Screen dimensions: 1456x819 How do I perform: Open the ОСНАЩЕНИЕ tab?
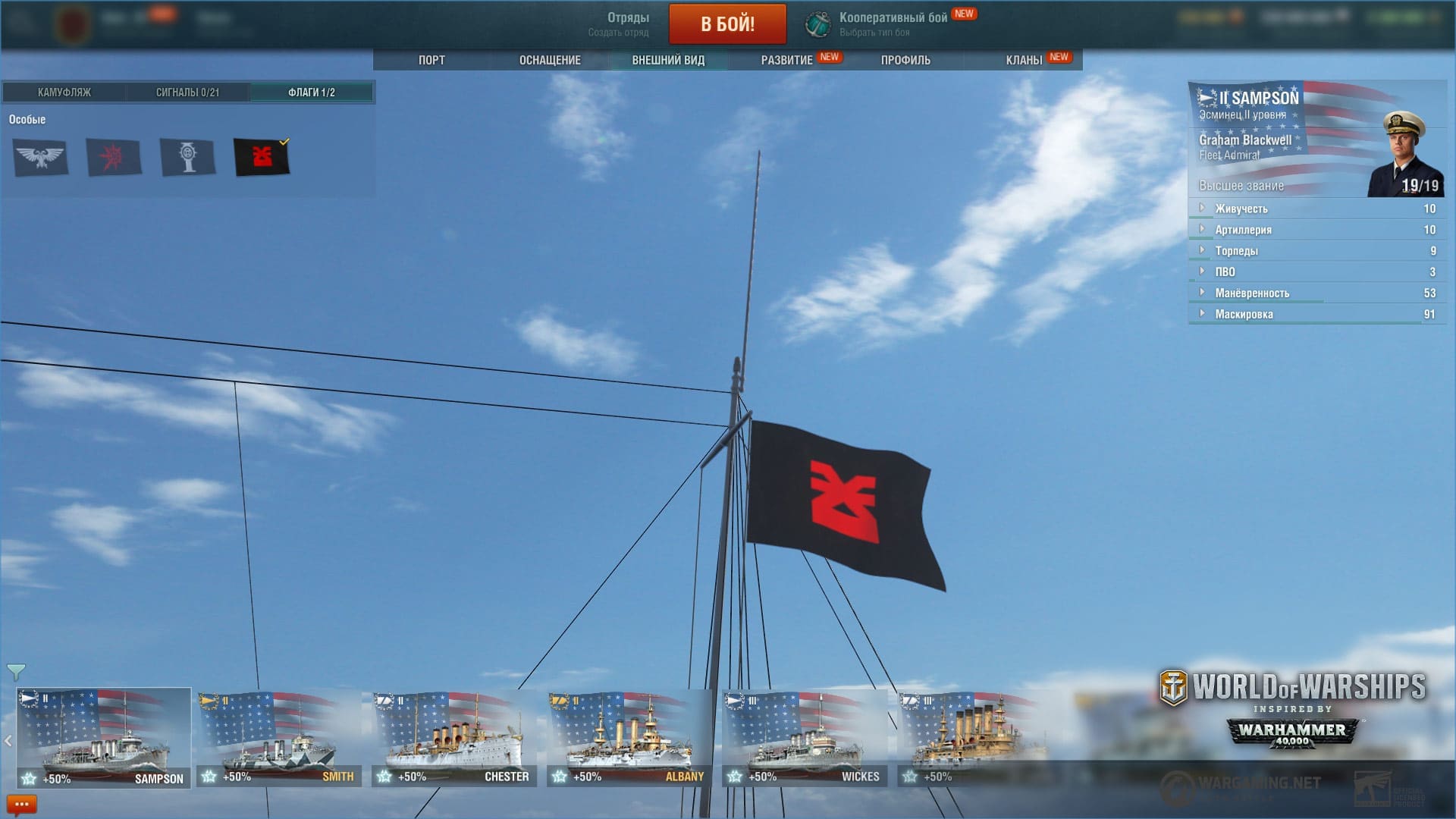(x=550, y=60)
